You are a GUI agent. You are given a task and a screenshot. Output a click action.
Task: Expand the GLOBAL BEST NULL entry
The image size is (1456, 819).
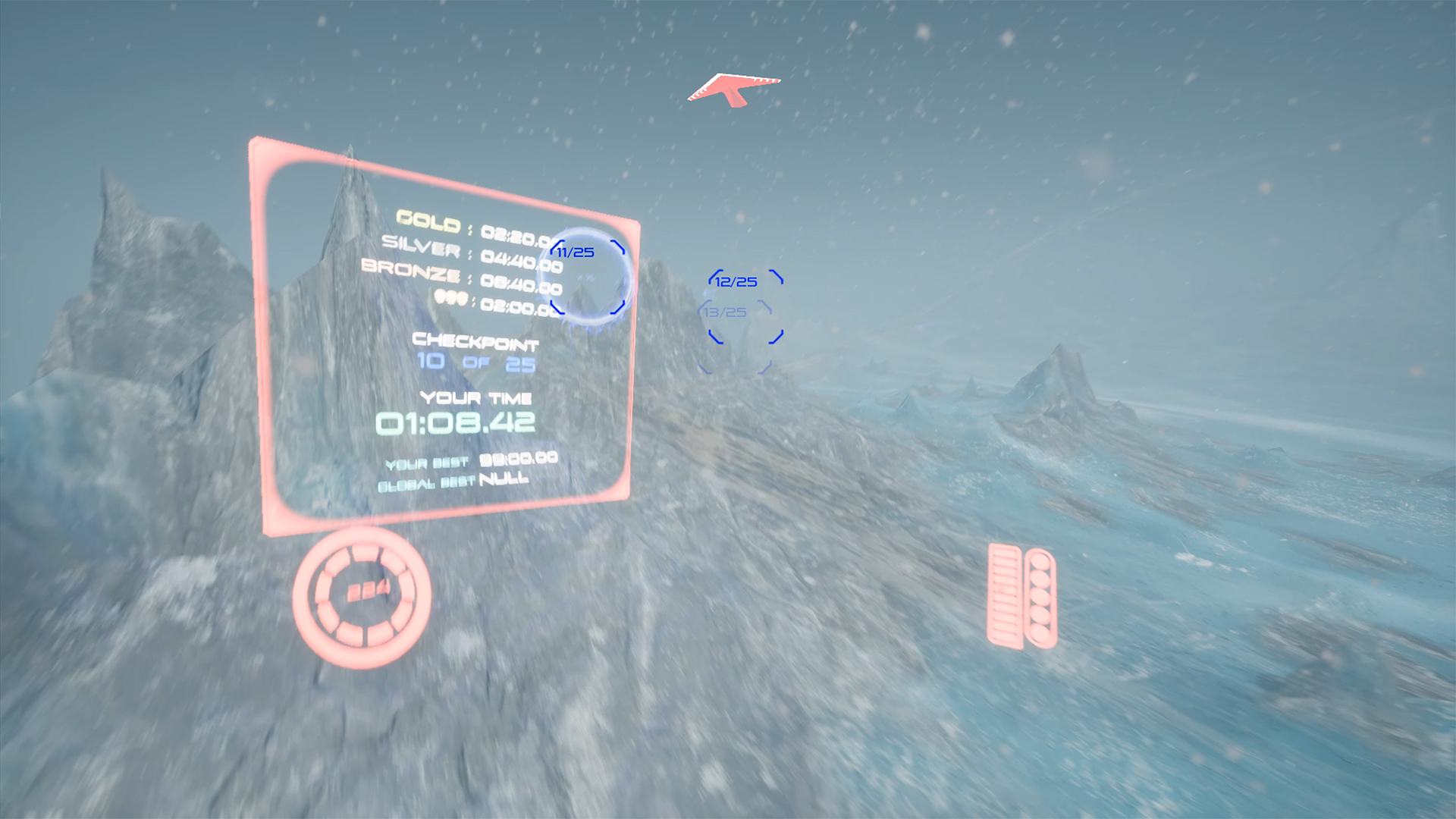[453, 480]
